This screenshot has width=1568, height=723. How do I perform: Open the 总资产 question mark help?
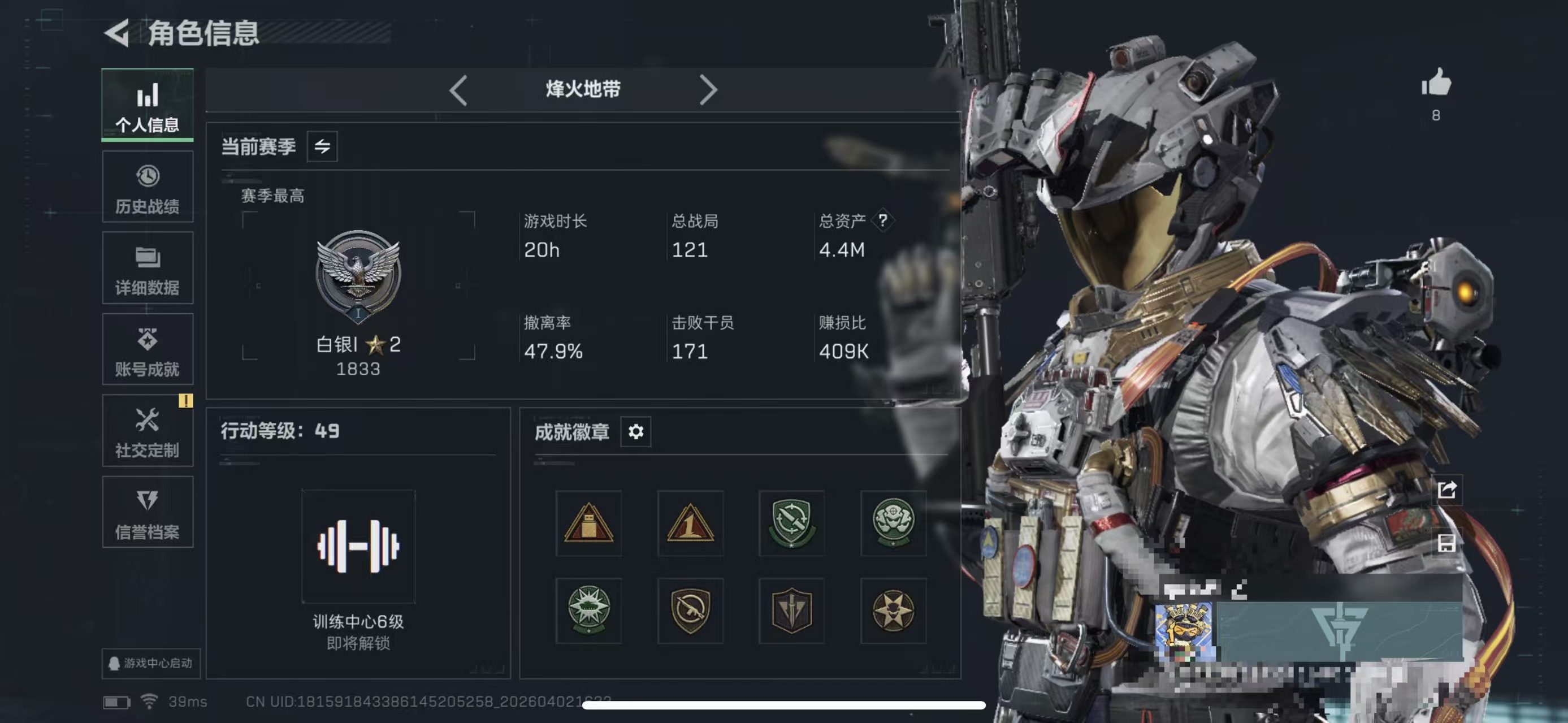pyautogui.click(x=882, y=220)
